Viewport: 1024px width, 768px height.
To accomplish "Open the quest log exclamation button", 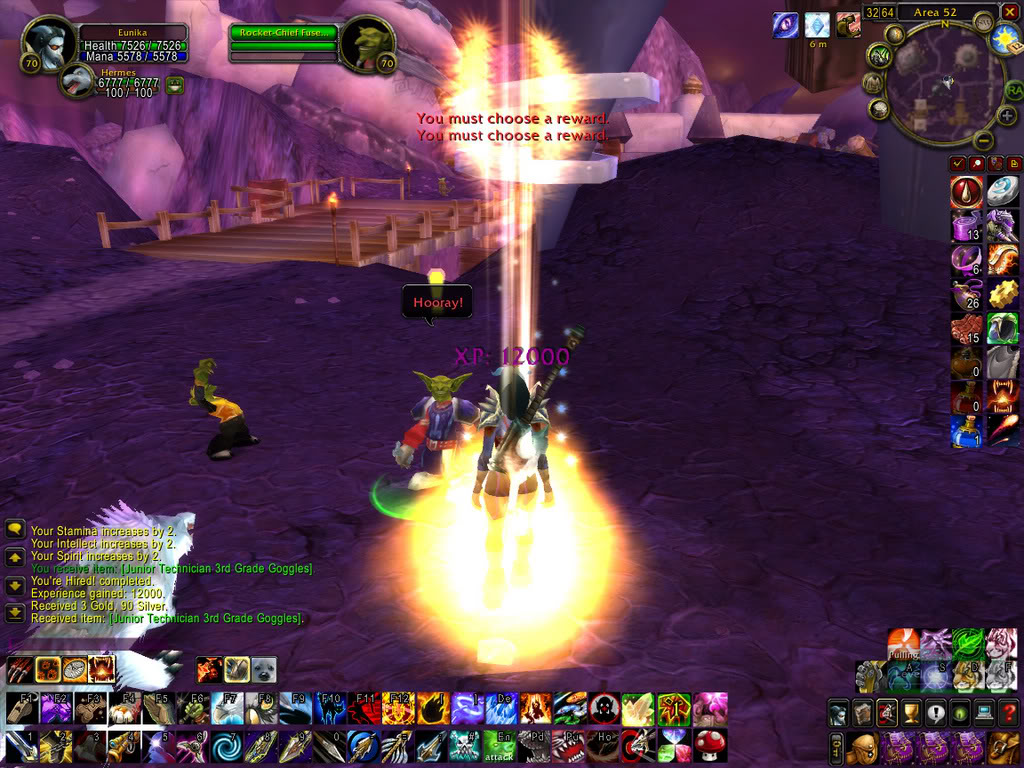I will click(x=935, y=713).
